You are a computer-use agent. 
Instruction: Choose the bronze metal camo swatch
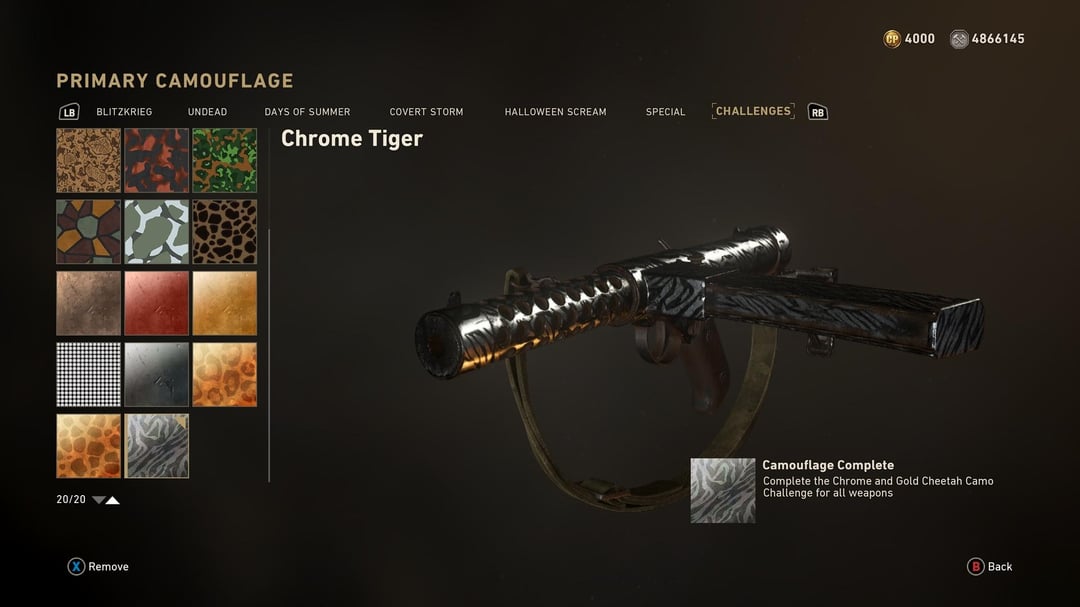coord(88,303)
